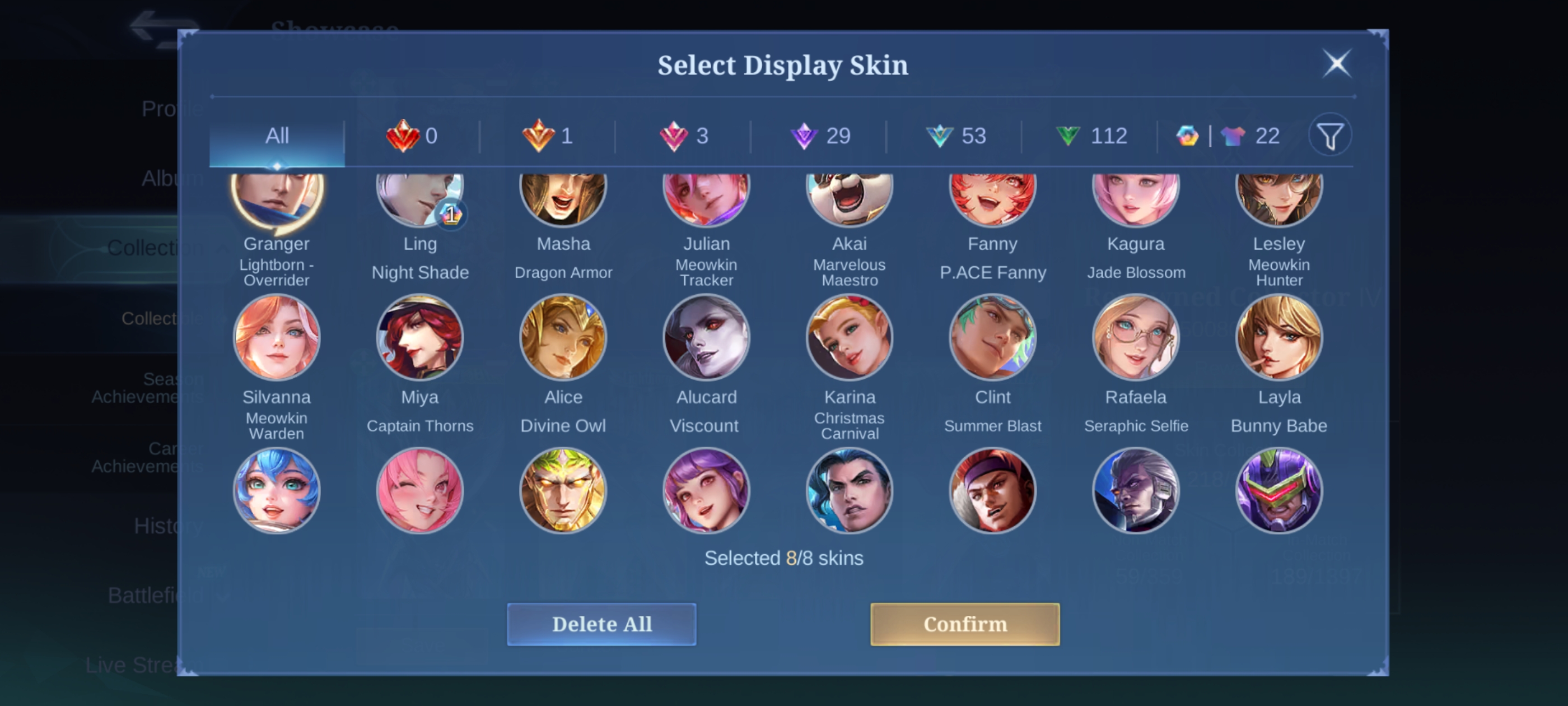This screenshot has height=706, width=1568.
Task: Select Alucard's Viscount skin
Action: coord(706,337)
